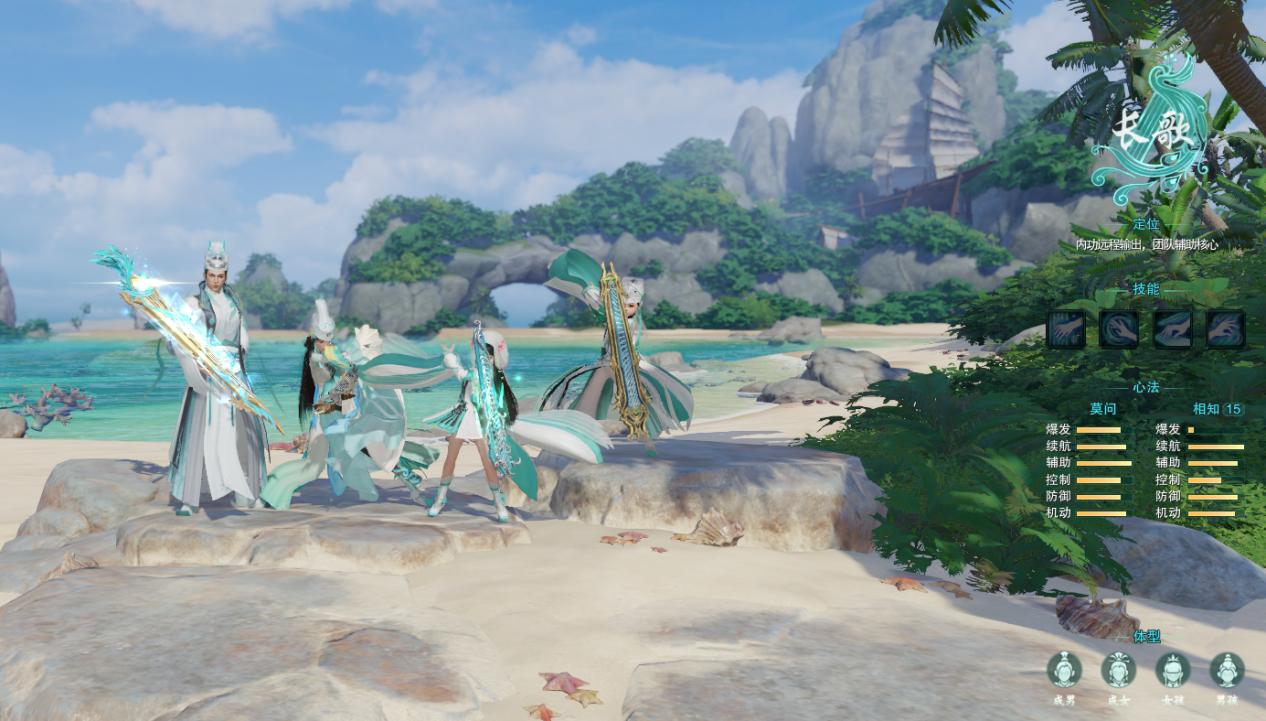The width and height of the screenshot is (1266, 721).
Task: Select the 成男 adult male body type
Action: [x=1064, y=670]
